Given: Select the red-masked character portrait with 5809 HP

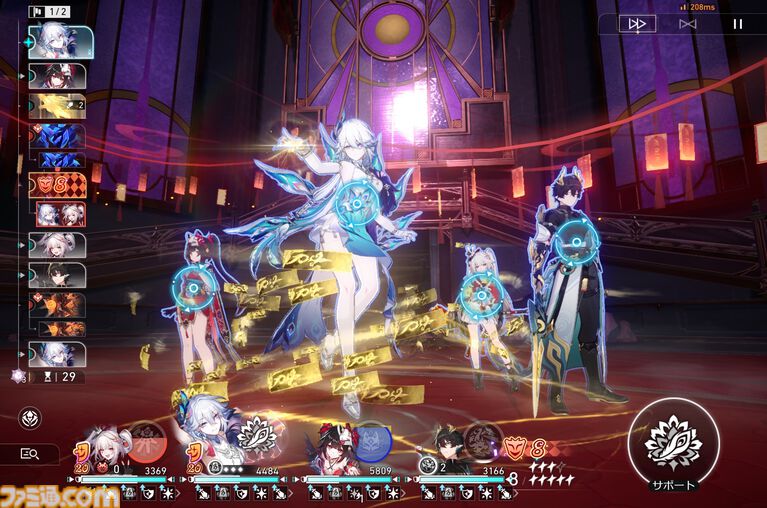Looking at the screenshot, I should point(332,453).
